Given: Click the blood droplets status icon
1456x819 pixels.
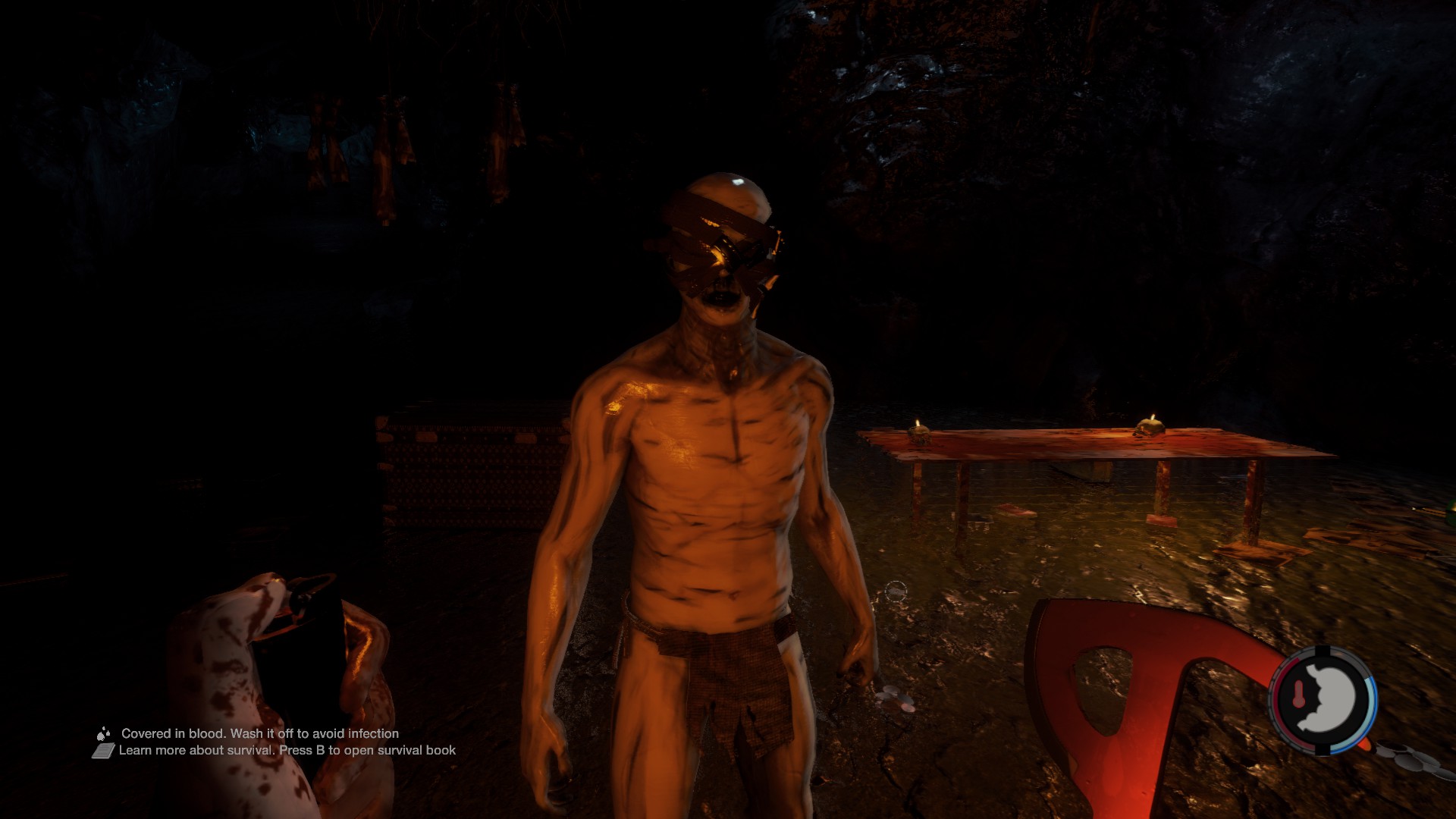Looking at the screenshot, I should point(103,733).
